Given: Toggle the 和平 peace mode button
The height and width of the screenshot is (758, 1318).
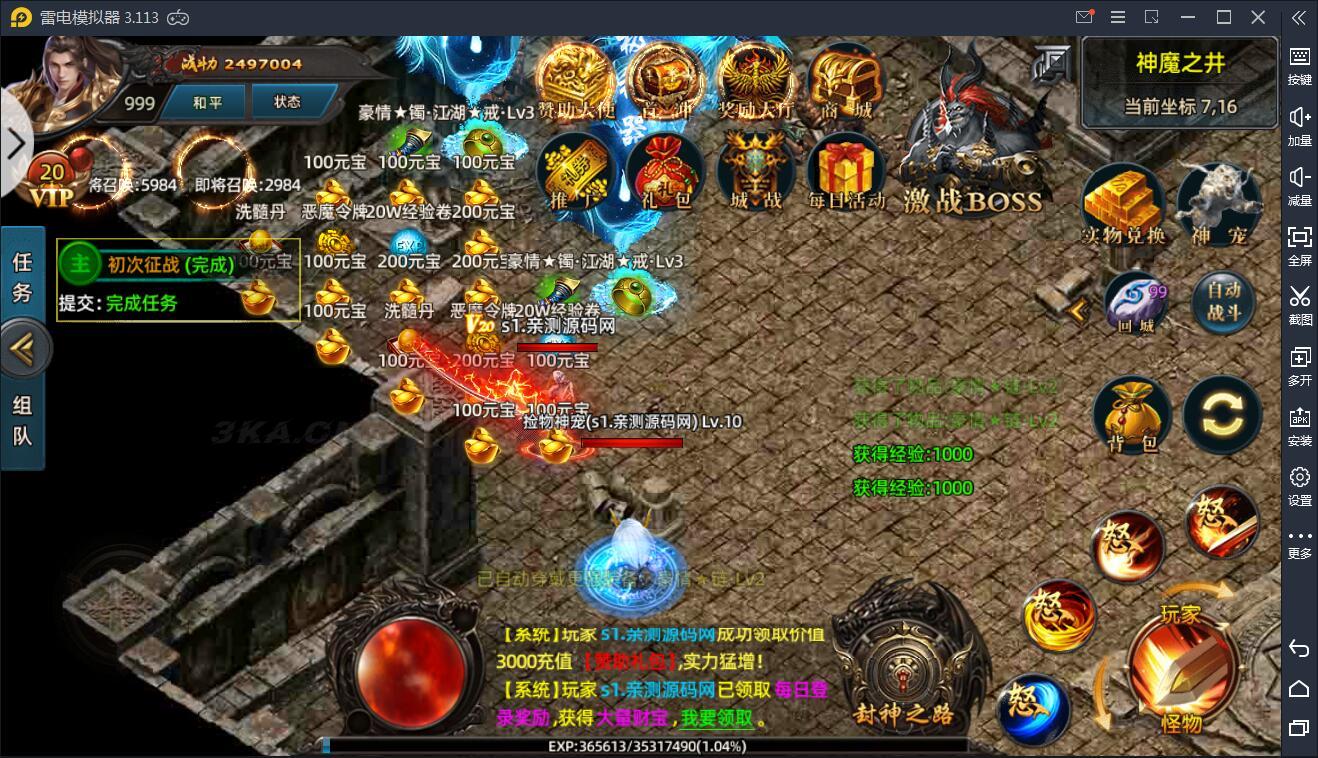Looking at the screenshot, I should click(208, 102).
